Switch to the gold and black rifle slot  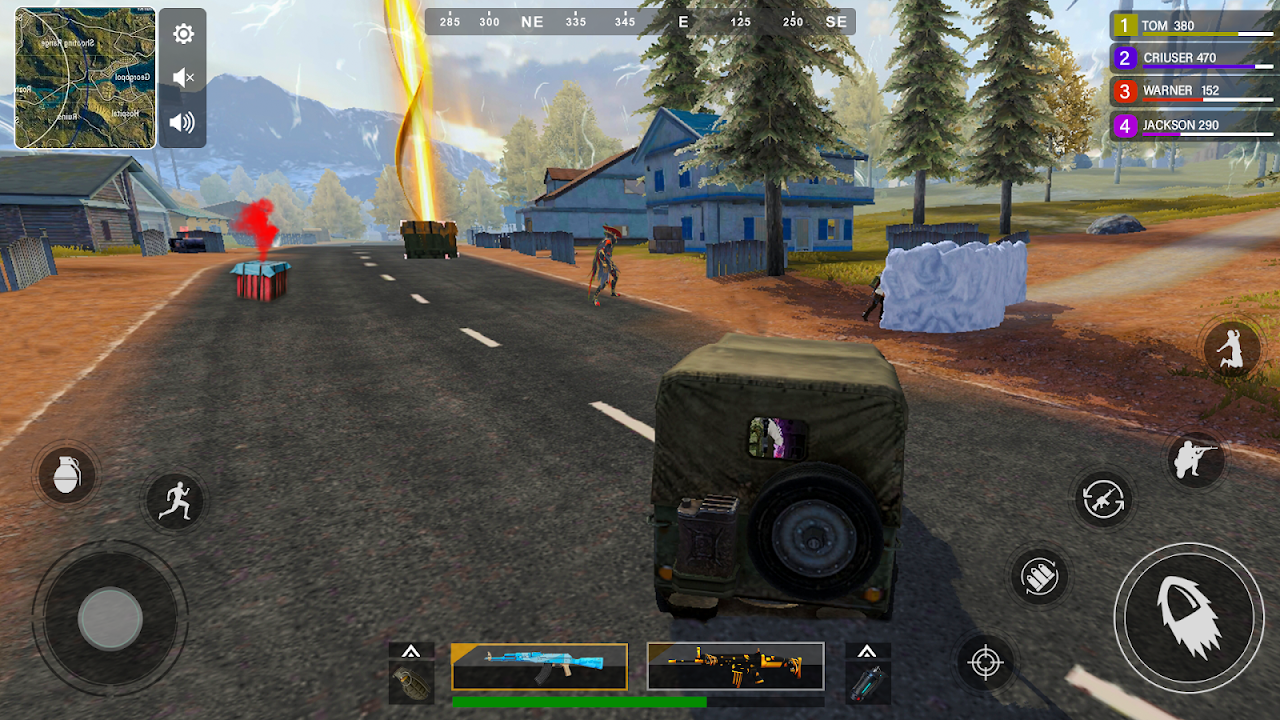coord(735,666)
